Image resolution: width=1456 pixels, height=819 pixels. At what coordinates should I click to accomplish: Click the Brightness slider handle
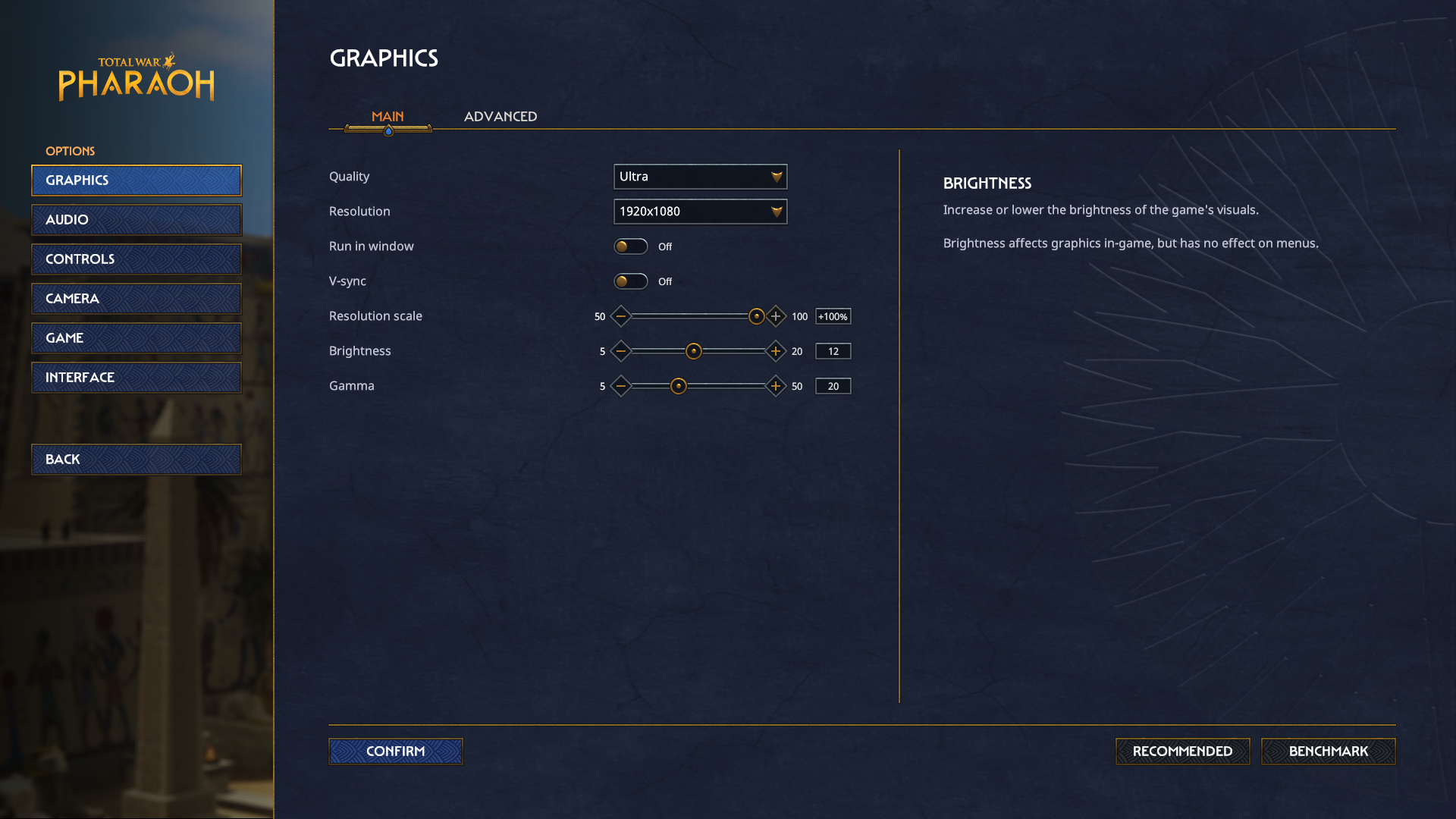[x=694, y=351]
